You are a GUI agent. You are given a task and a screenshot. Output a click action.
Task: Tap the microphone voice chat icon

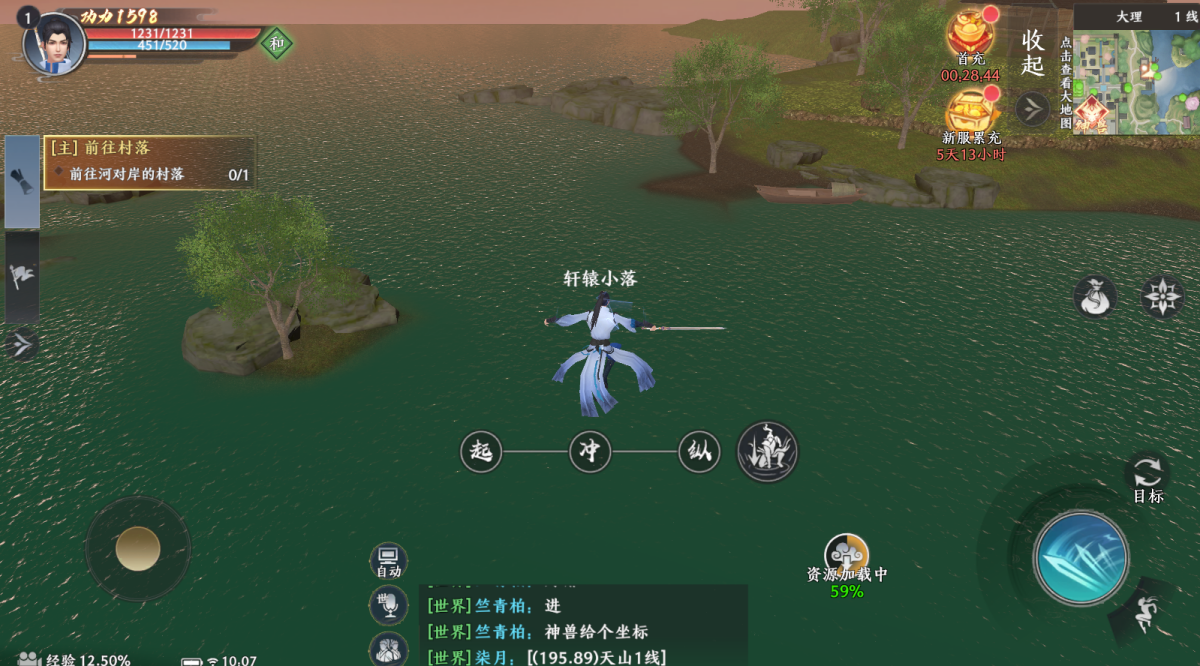click(x=388, y=604)
